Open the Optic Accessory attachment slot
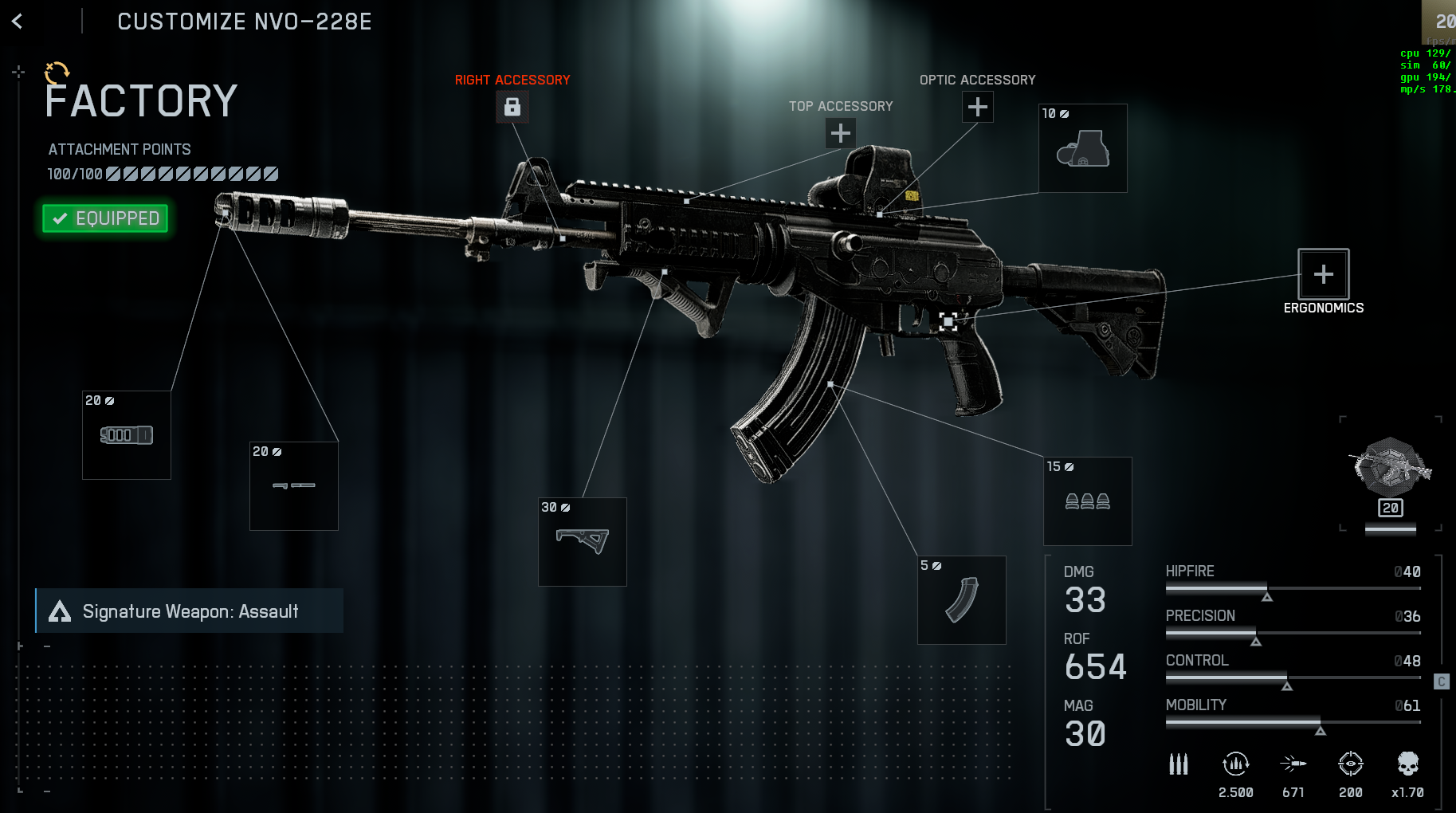 tap(978, 106)
